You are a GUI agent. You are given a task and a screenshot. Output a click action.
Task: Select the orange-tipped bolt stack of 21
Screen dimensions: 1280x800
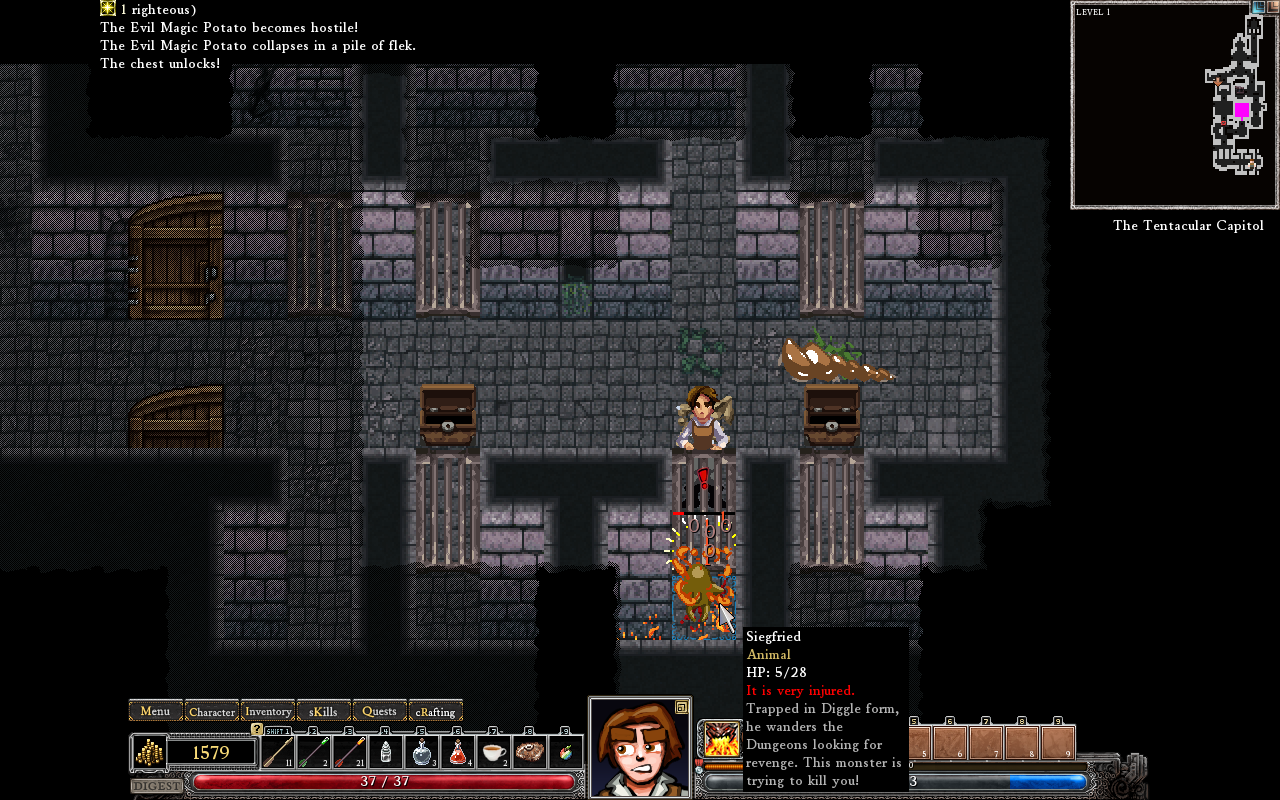point(350,751)
